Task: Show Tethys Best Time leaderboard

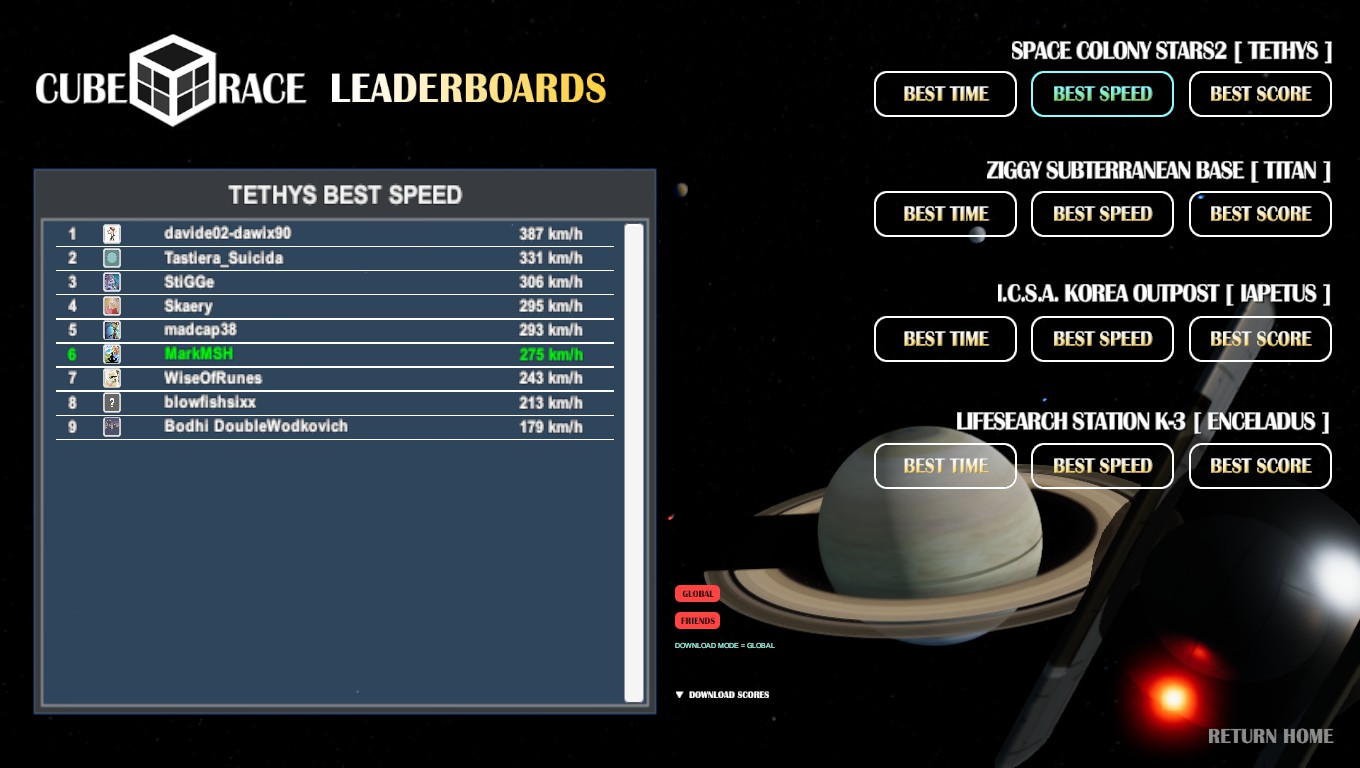Action: tap(945, 94)
